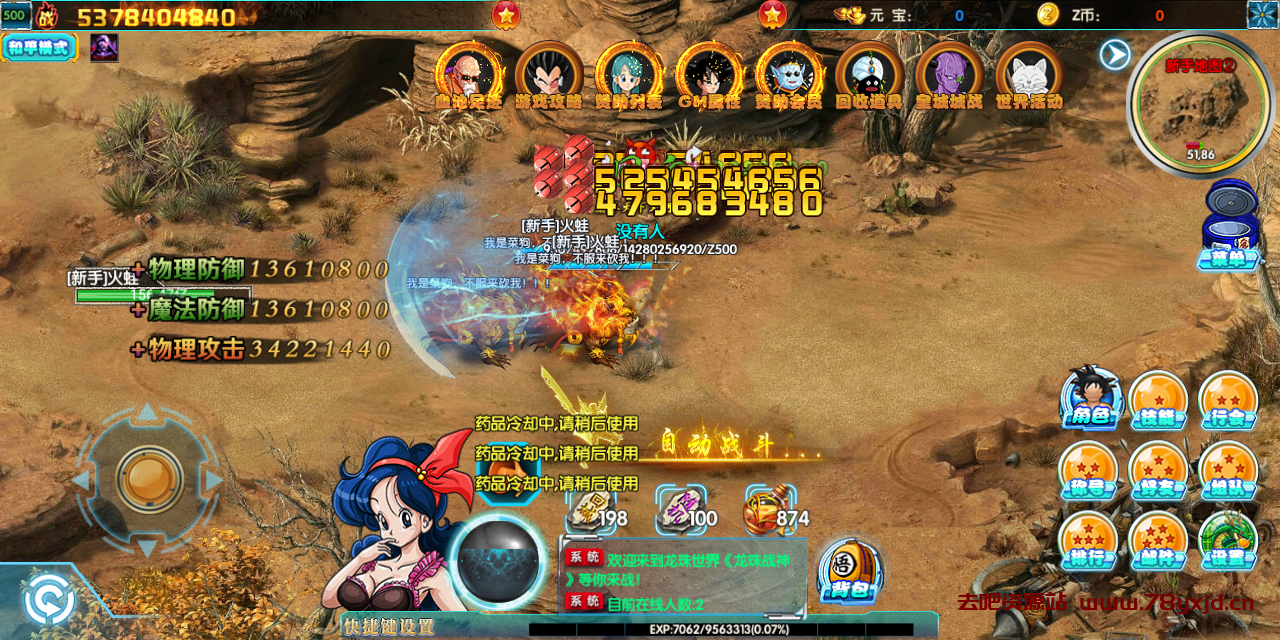Collapse the top icon row with the arrow

click(1115, 54)
